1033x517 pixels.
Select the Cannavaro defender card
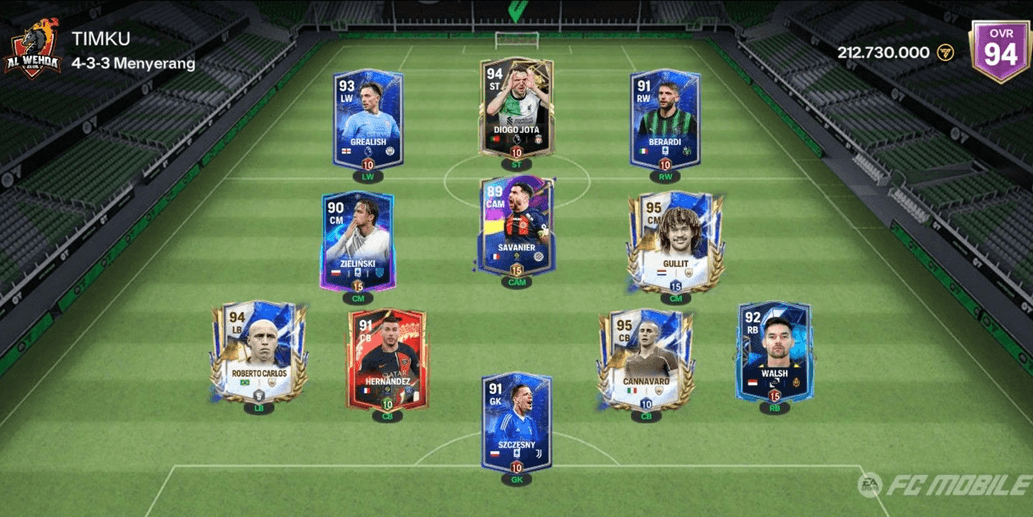(x=646, y=358)
